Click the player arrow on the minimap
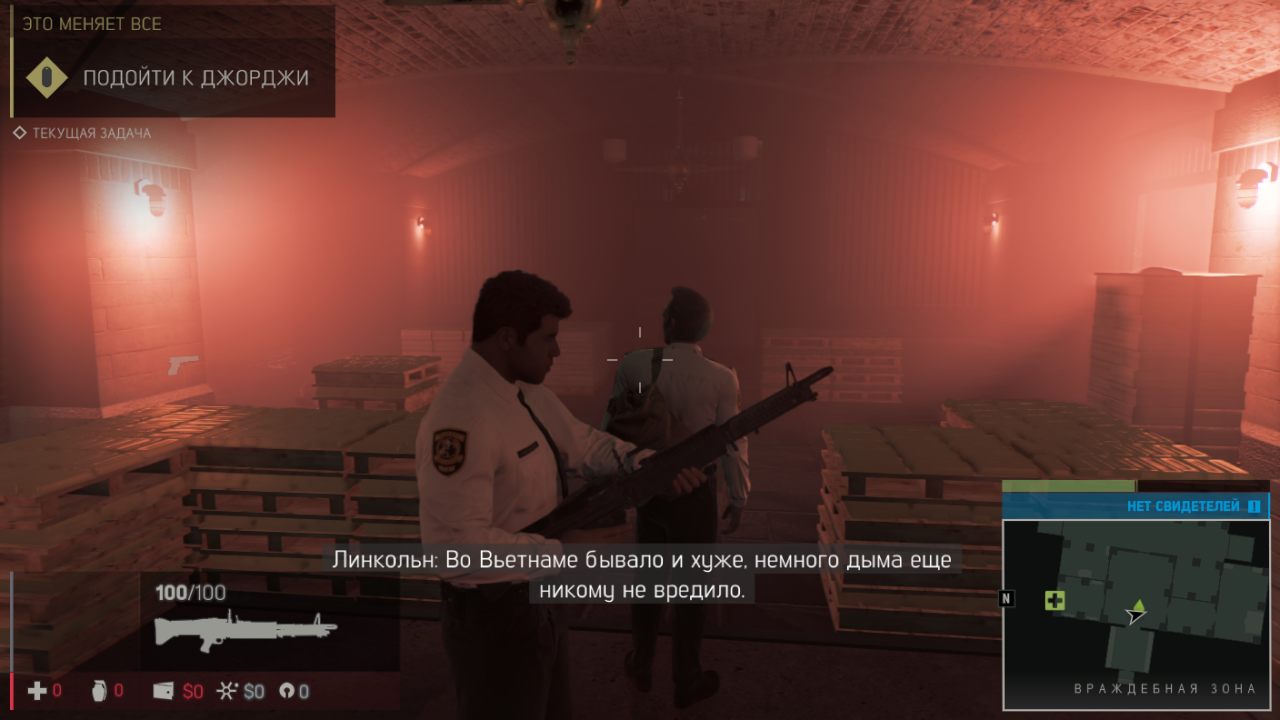The width and height of the screenshot is (1280, 720). click(1135, 615)
